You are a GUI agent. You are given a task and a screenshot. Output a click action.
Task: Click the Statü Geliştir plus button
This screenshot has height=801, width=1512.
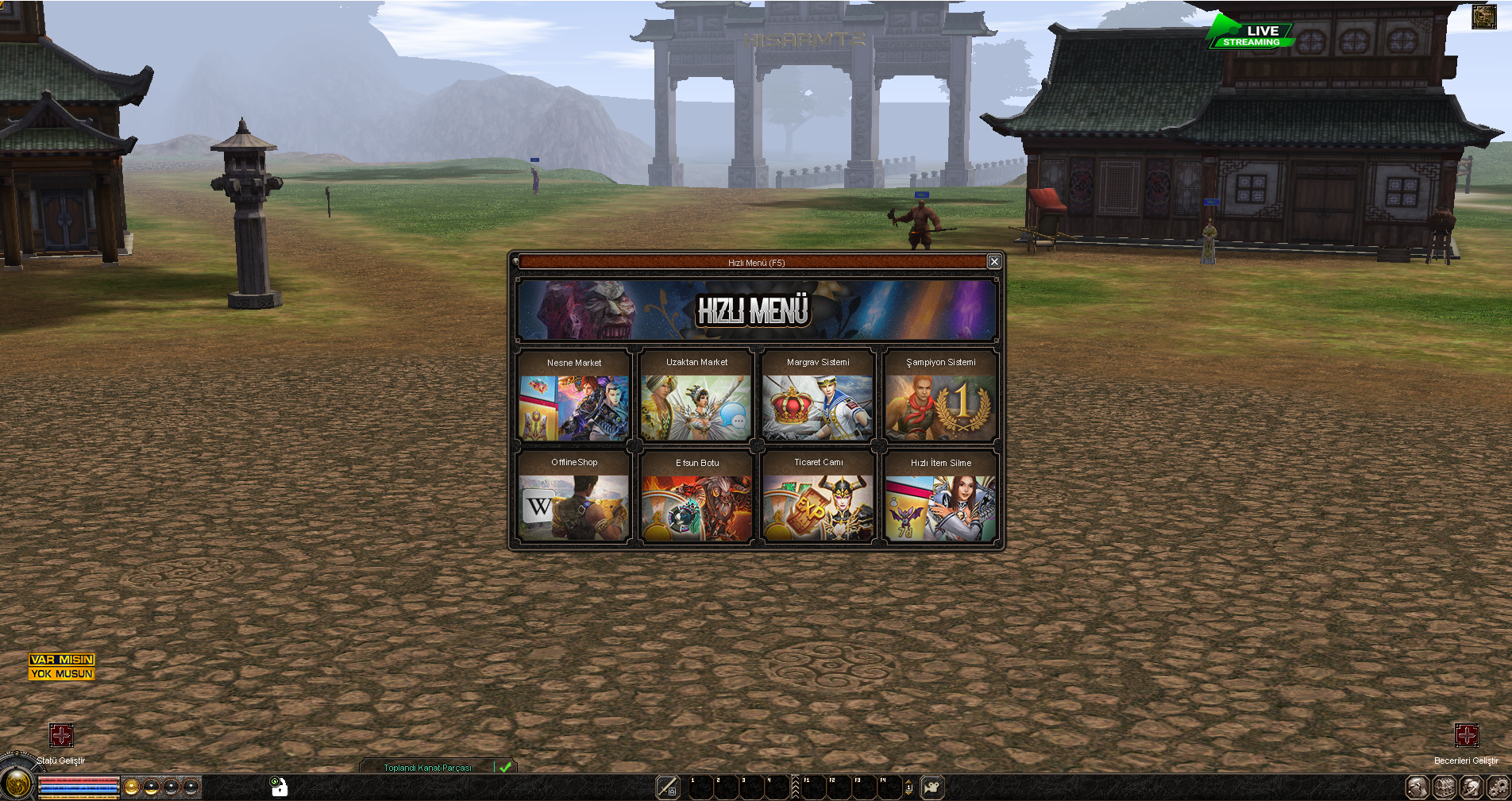(61, 735)
